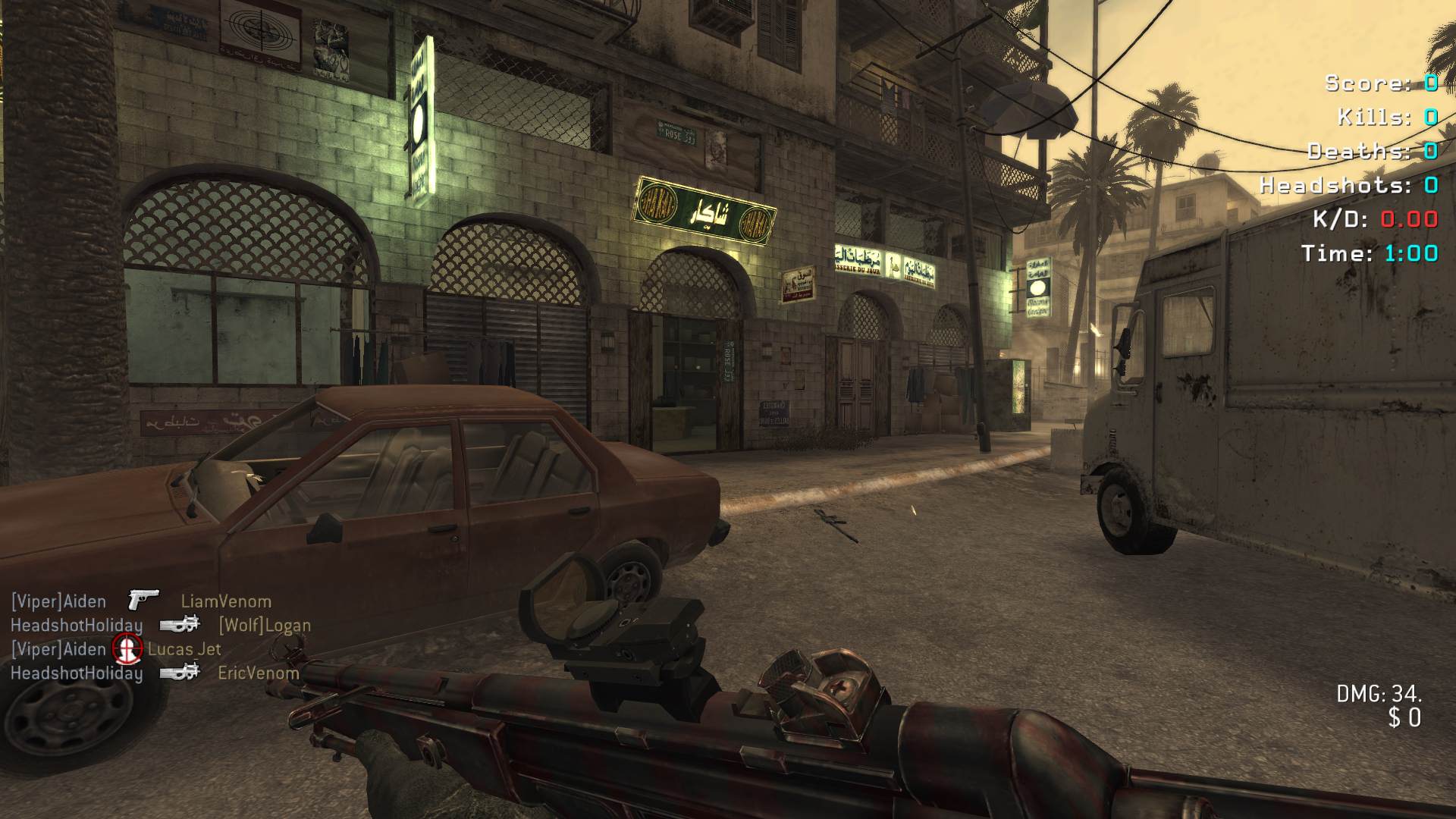The width and height of the screenshot is (1456, 819).
Task: Select EricVenom in the kill feed
Action: [x=258, y=673]
